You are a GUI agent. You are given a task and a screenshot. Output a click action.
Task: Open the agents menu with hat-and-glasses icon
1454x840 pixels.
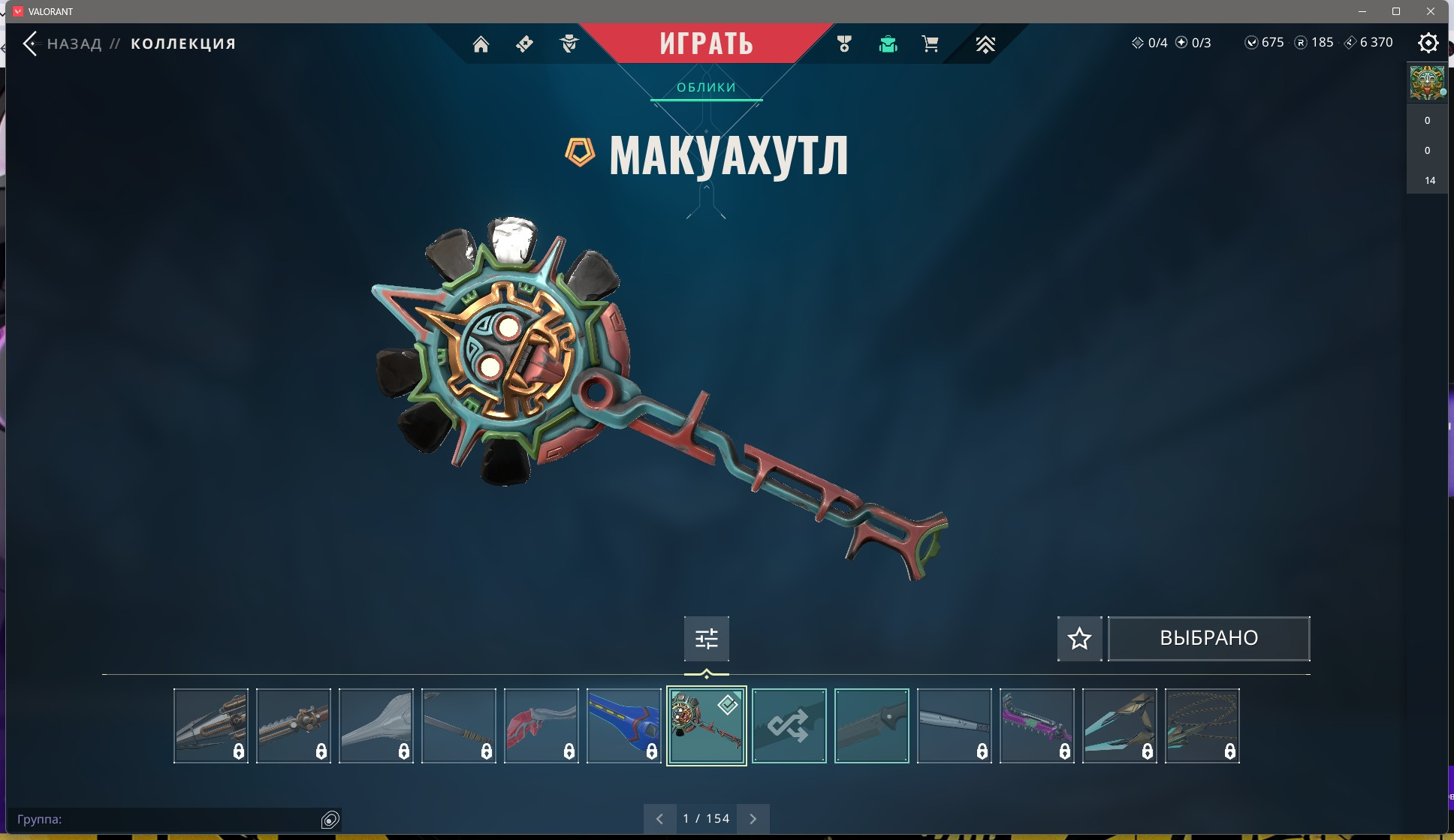point(569,44)
